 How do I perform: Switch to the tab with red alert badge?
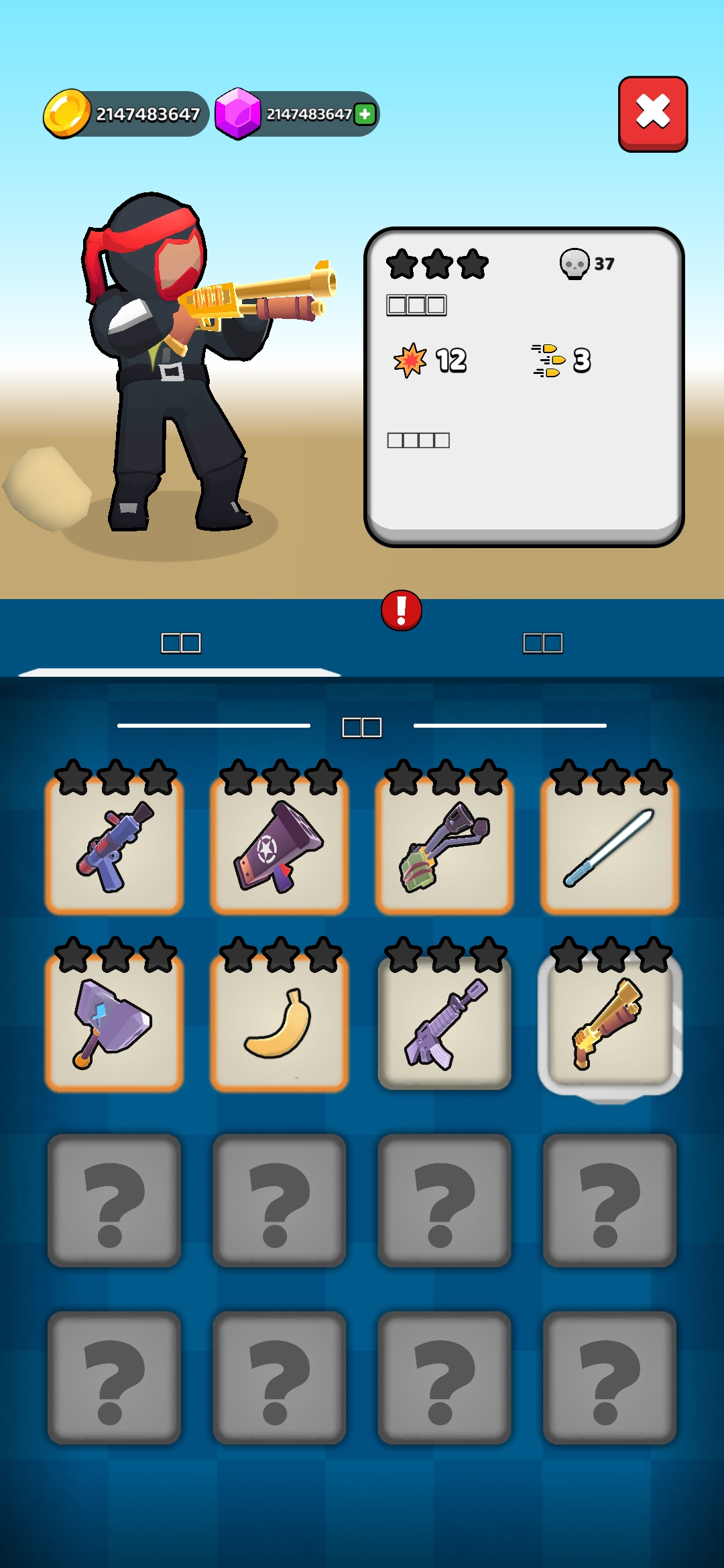click(x=542, y=643)
